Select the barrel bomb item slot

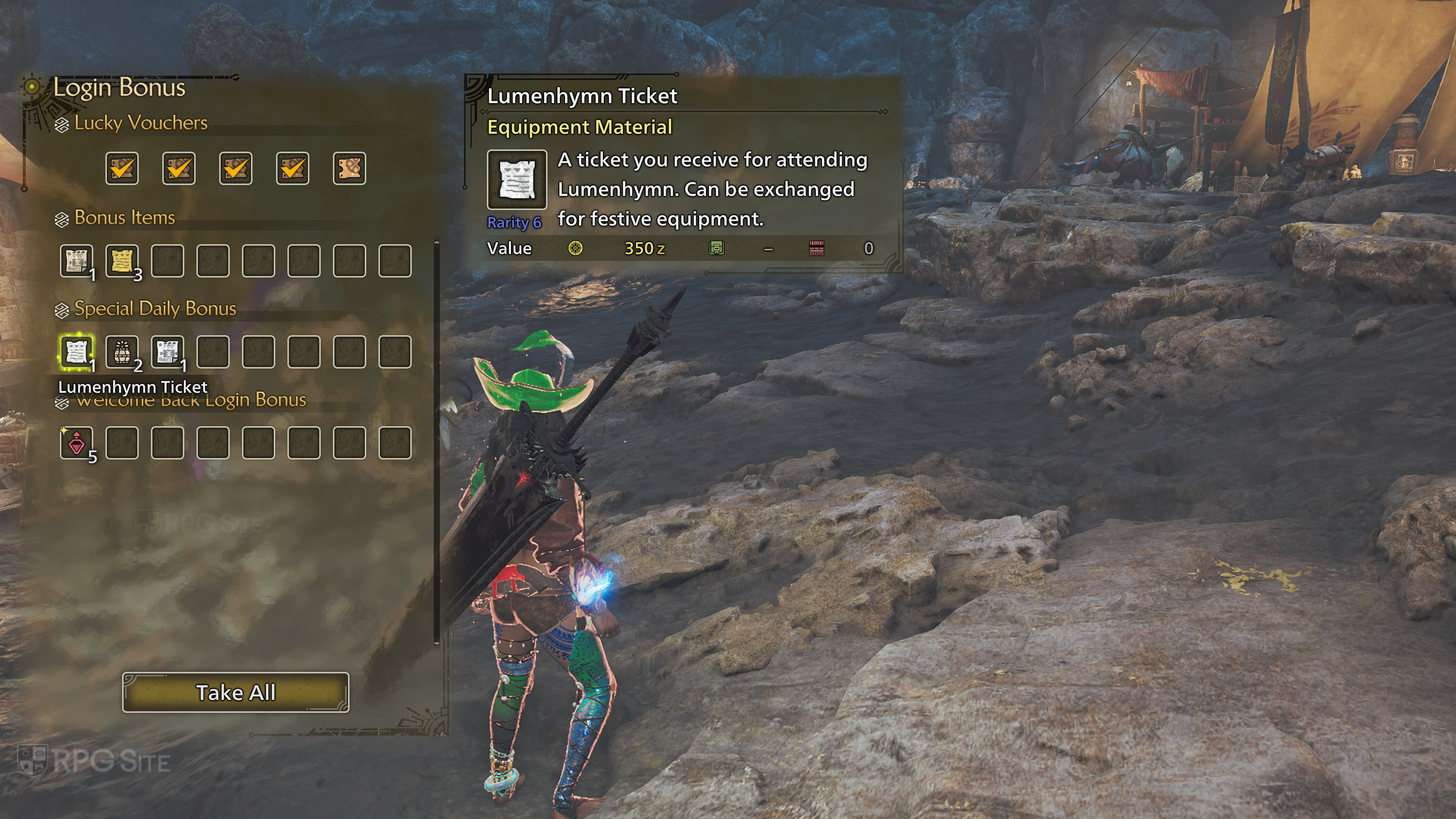coord(122,352)
